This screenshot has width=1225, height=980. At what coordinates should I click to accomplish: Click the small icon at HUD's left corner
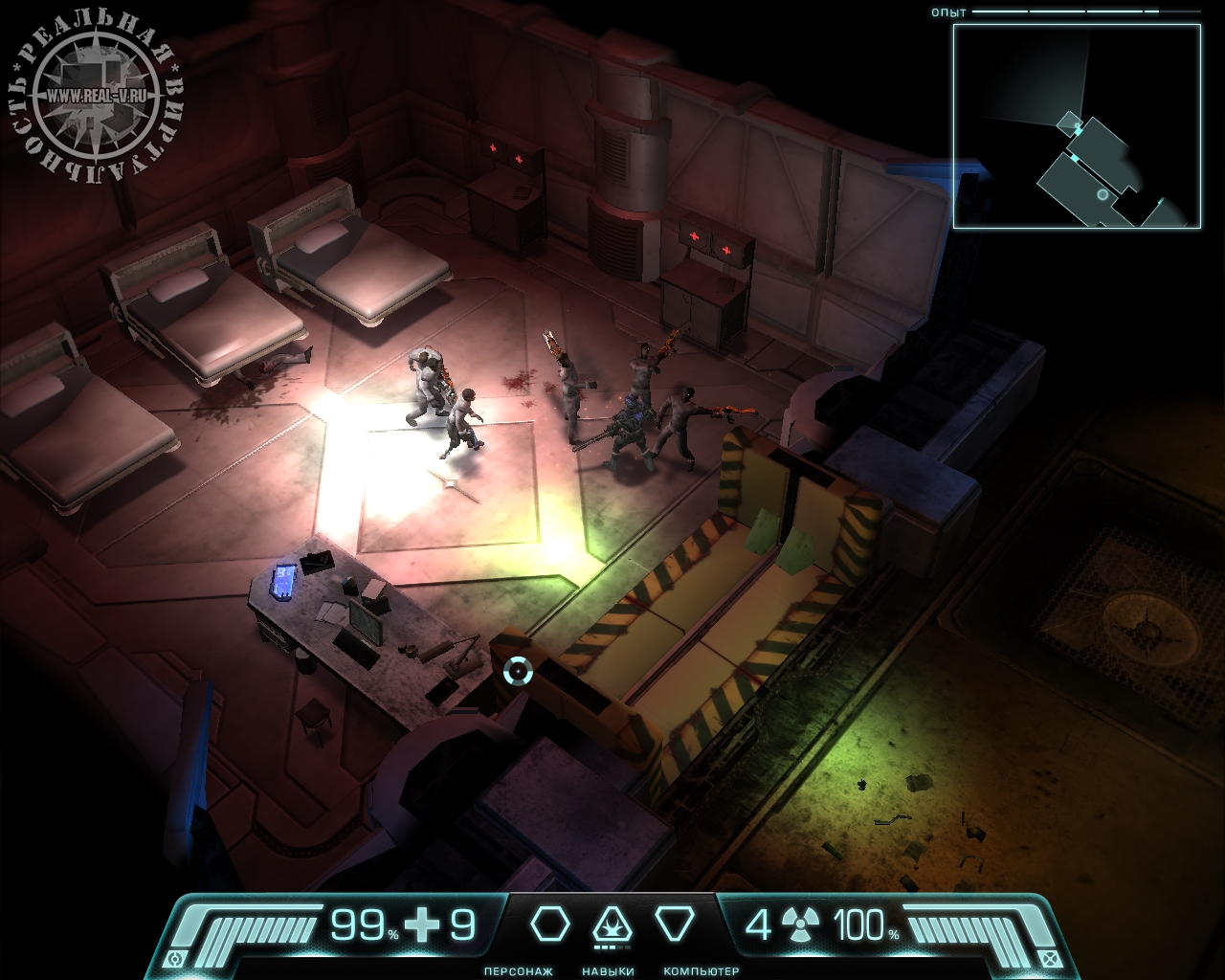174,959
